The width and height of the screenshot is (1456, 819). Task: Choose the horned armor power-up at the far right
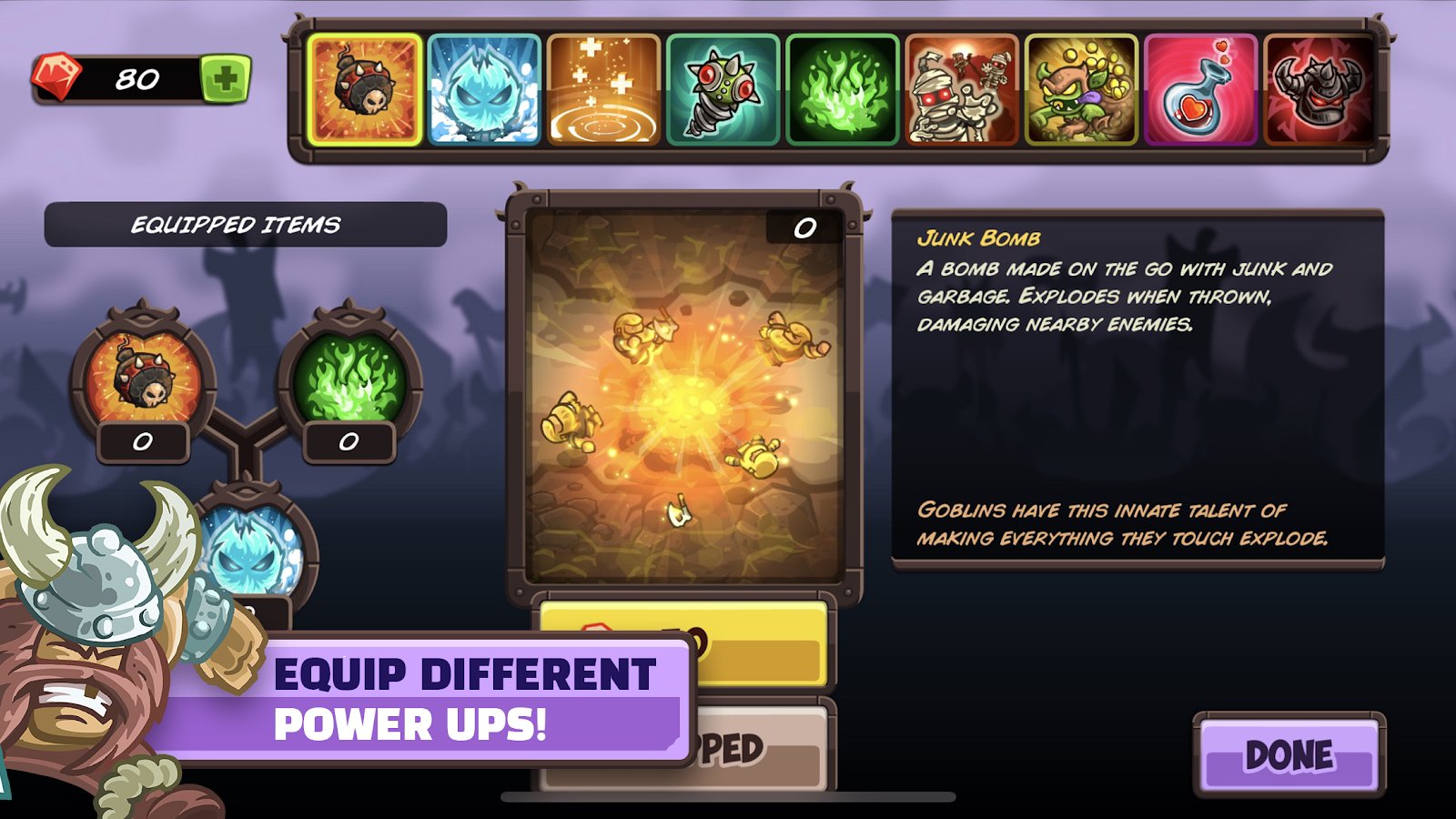pos(1322,88)
